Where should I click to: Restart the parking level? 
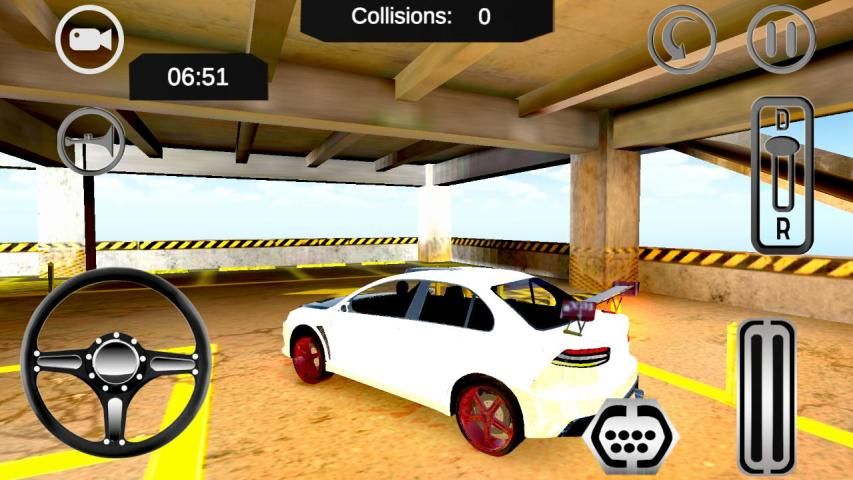coord(683,39)
